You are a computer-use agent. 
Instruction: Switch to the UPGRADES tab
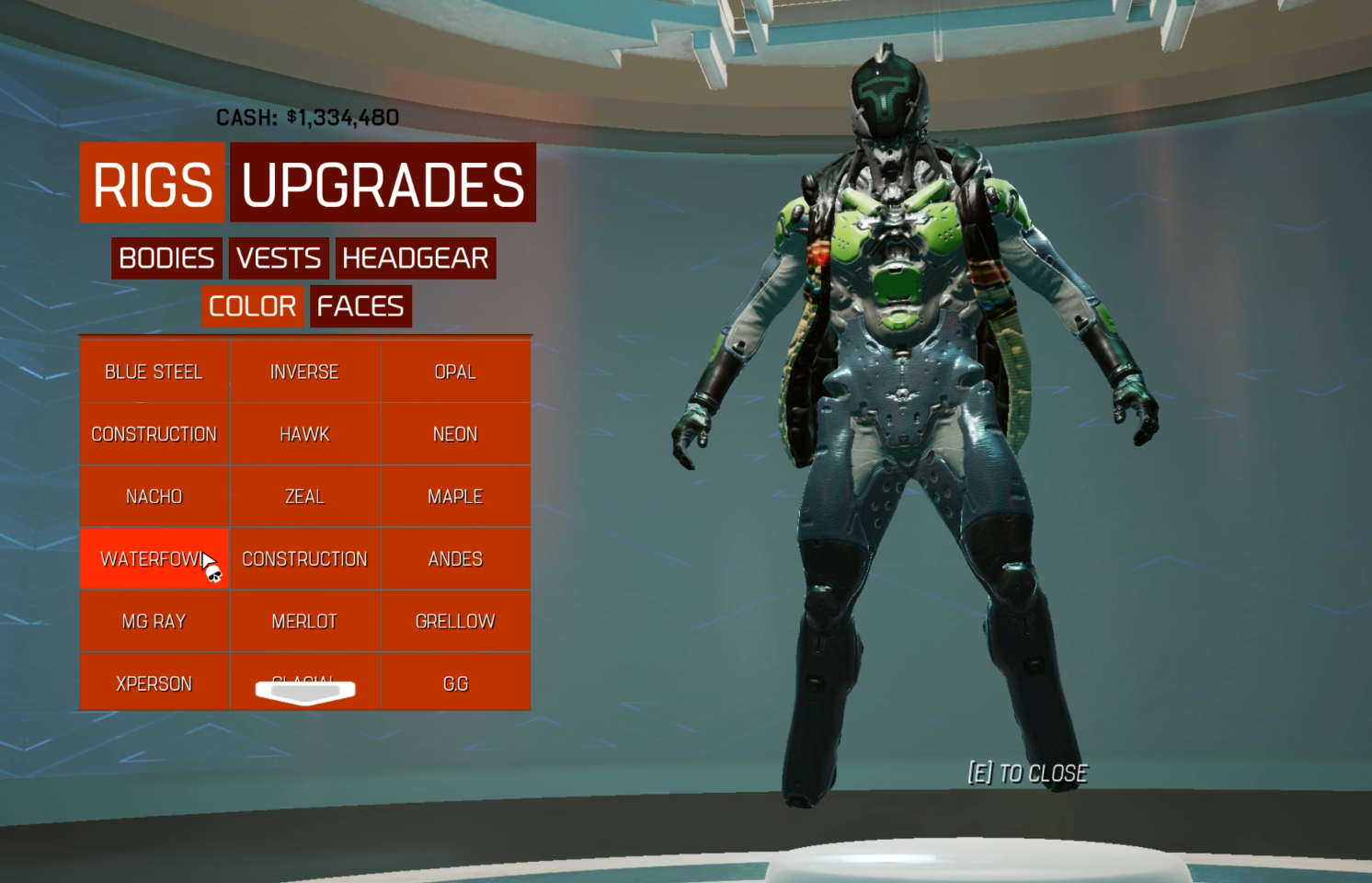383,183
